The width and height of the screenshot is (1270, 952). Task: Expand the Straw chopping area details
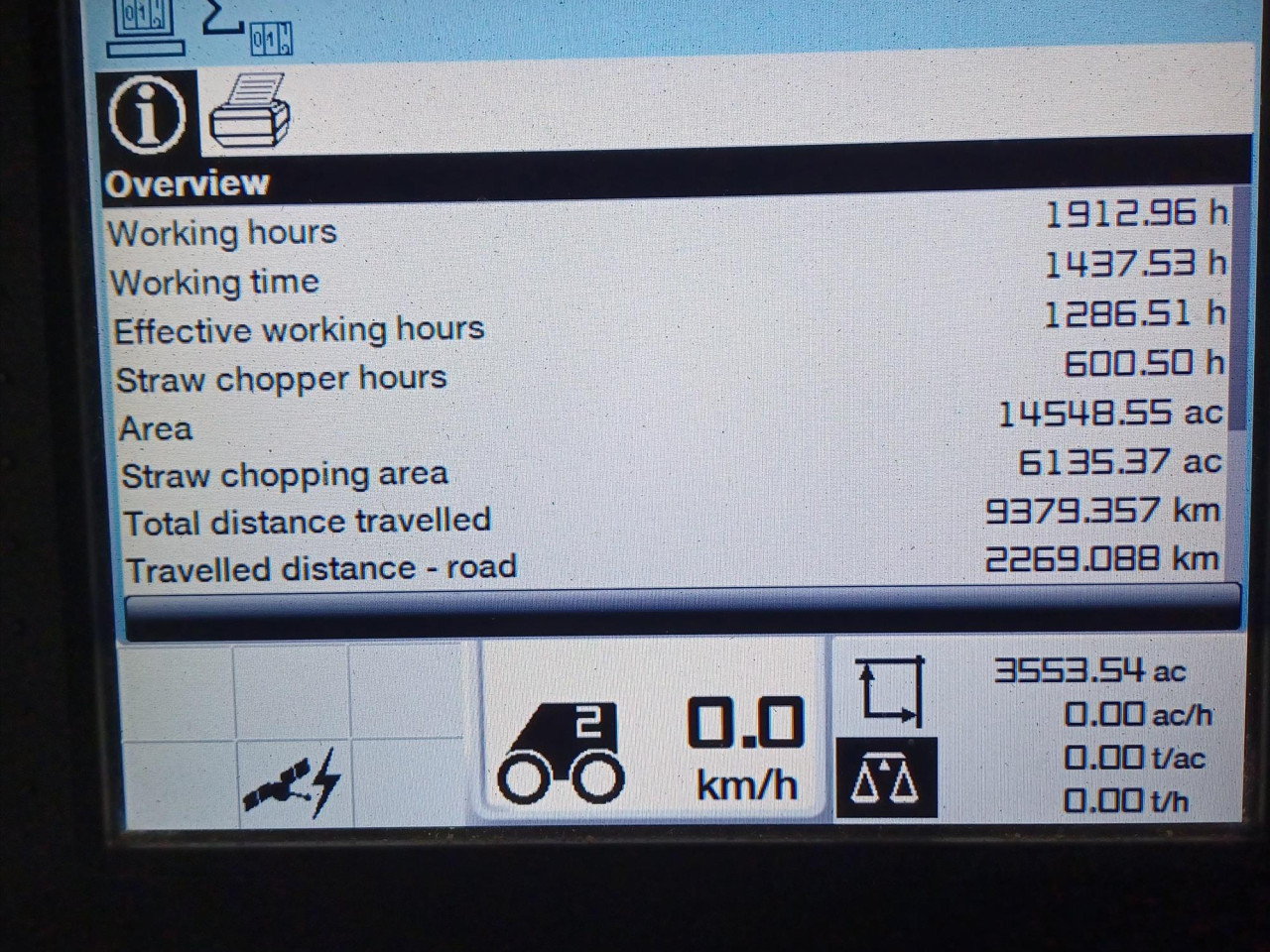[x=285, y=474]
